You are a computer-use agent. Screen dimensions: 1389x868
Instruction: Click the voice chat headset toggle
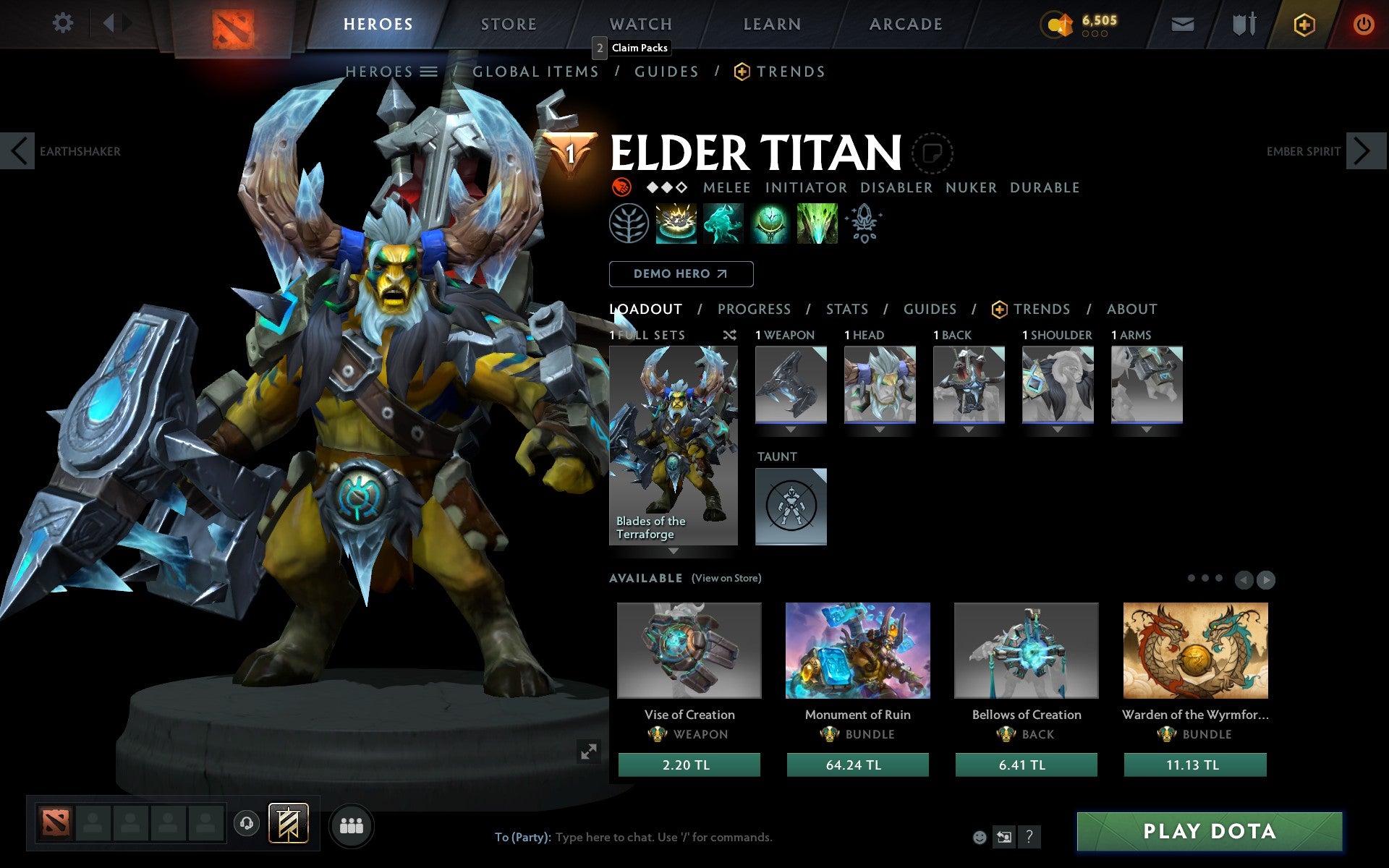coord(247,825)
